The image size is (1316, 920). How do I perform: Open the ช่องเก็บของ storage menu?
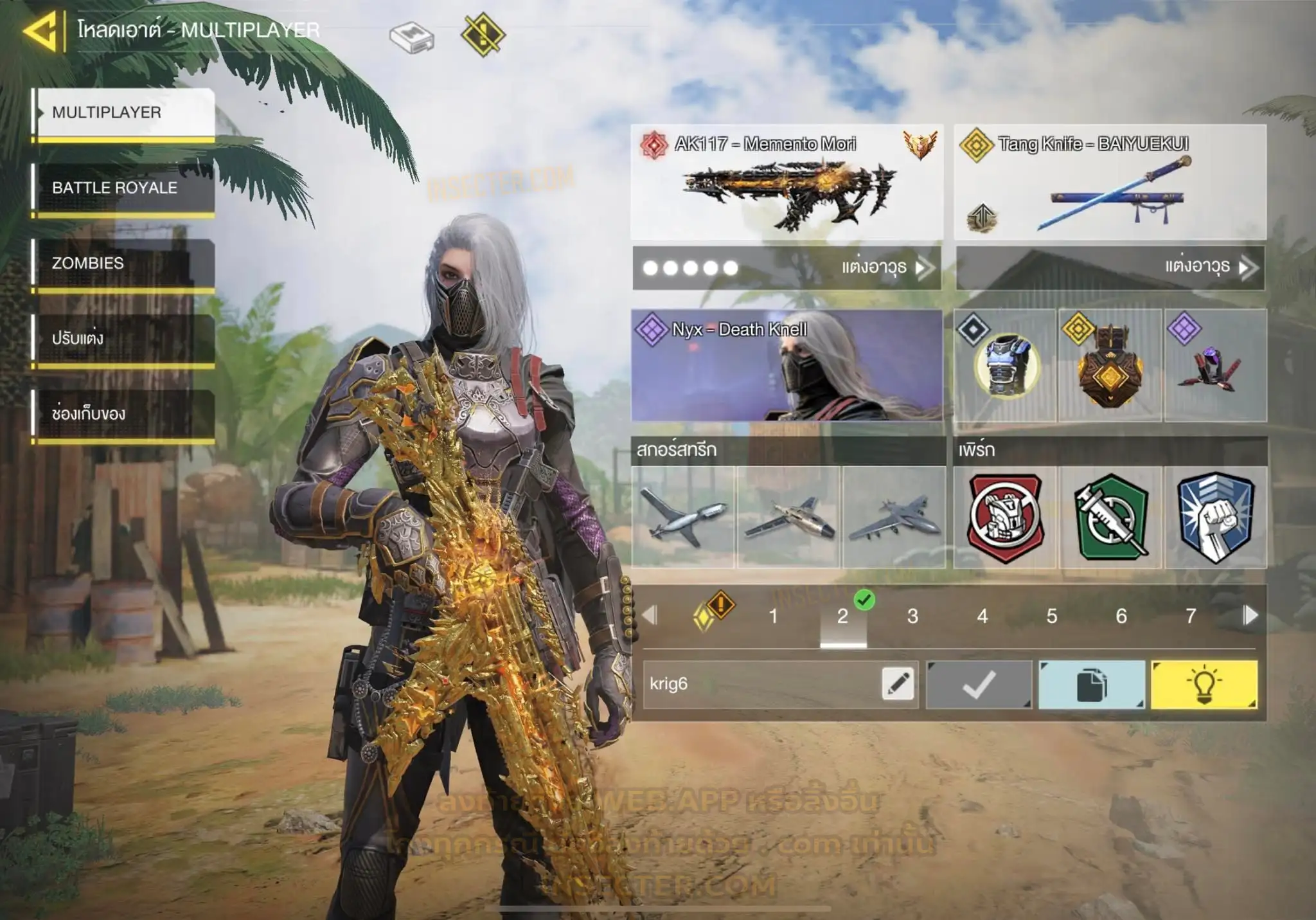(x=123, y=413)
